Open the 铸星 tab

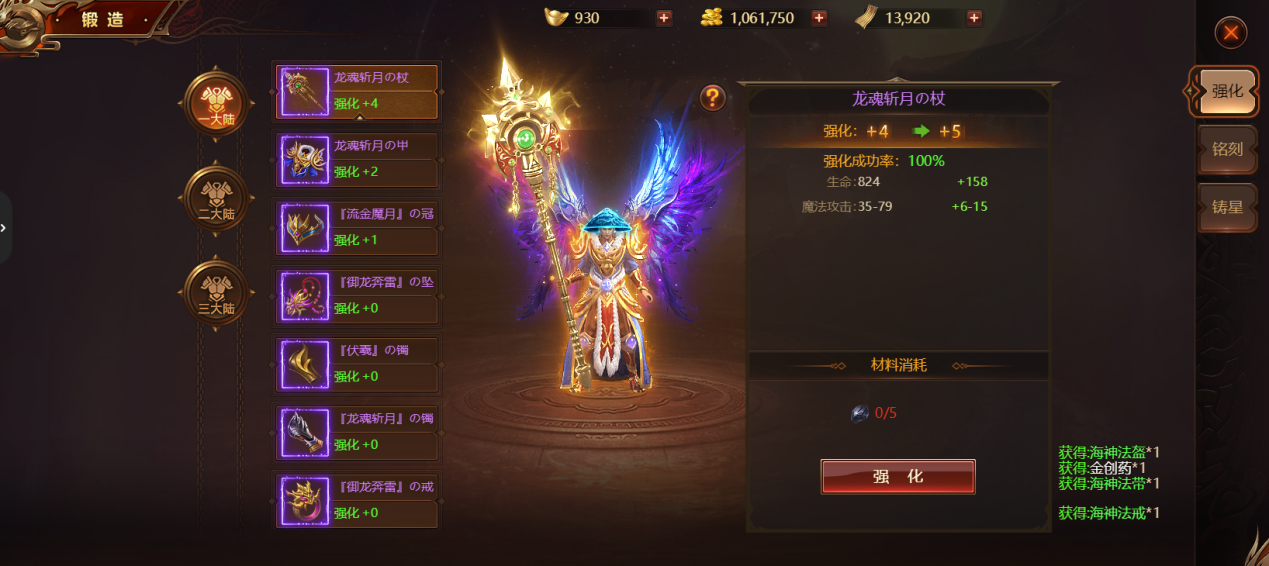click(x=1227, y=207)
